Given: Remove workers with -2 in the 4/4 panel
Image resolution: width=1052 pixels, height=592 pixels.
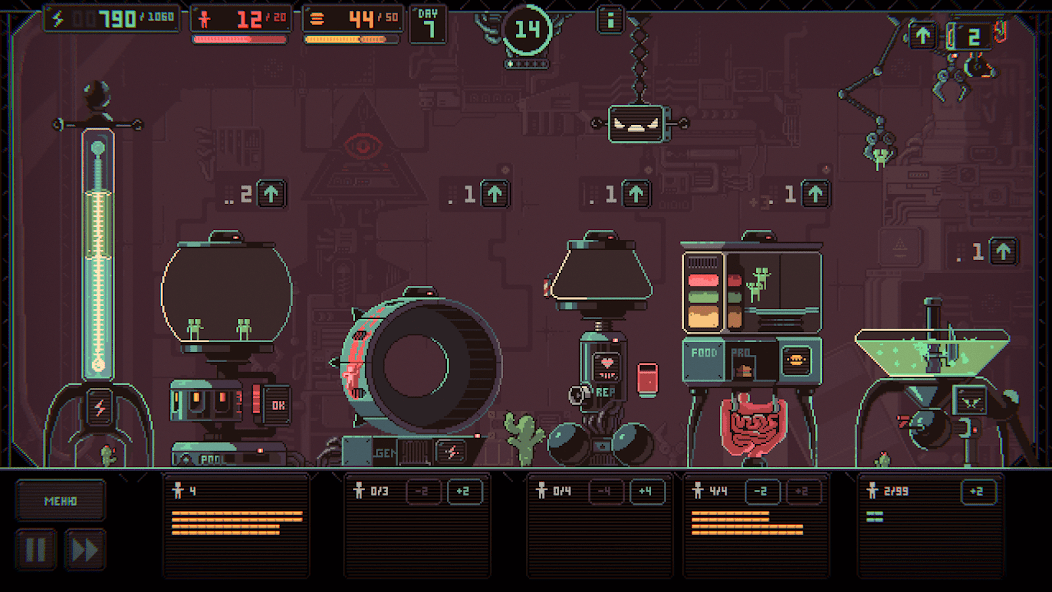Looking at the screenshot, I should [x=762, y=491].
